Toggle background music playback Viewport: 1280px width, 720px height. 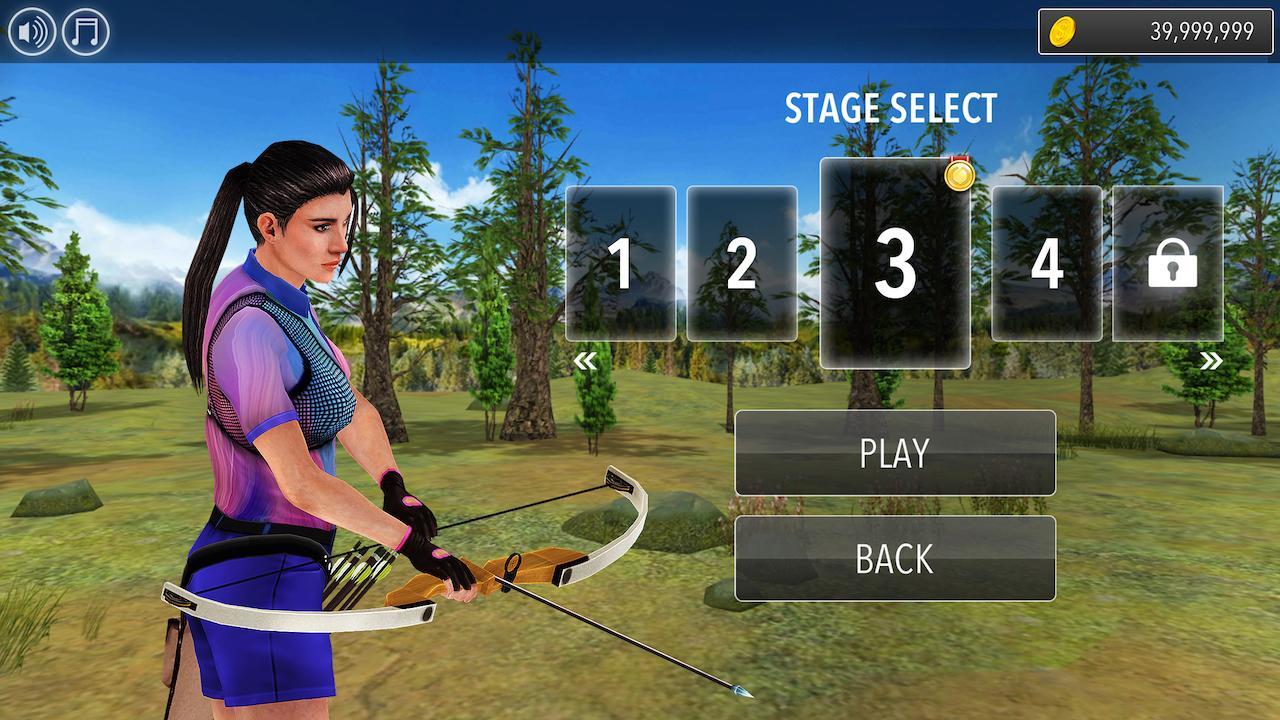pyautogui.click(x=84, y=29)
